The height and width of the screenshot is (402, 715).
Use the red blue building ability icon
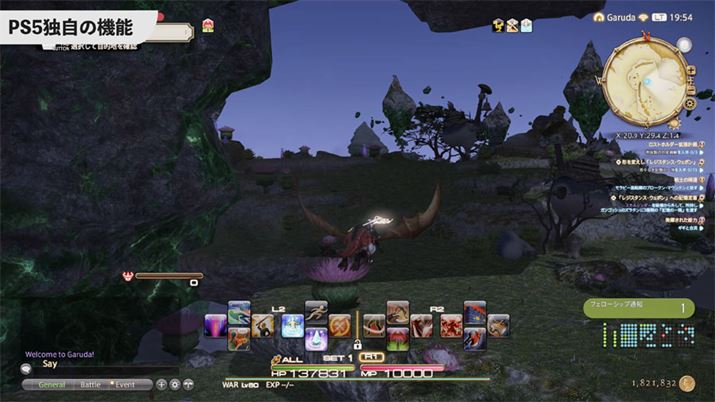474,311
